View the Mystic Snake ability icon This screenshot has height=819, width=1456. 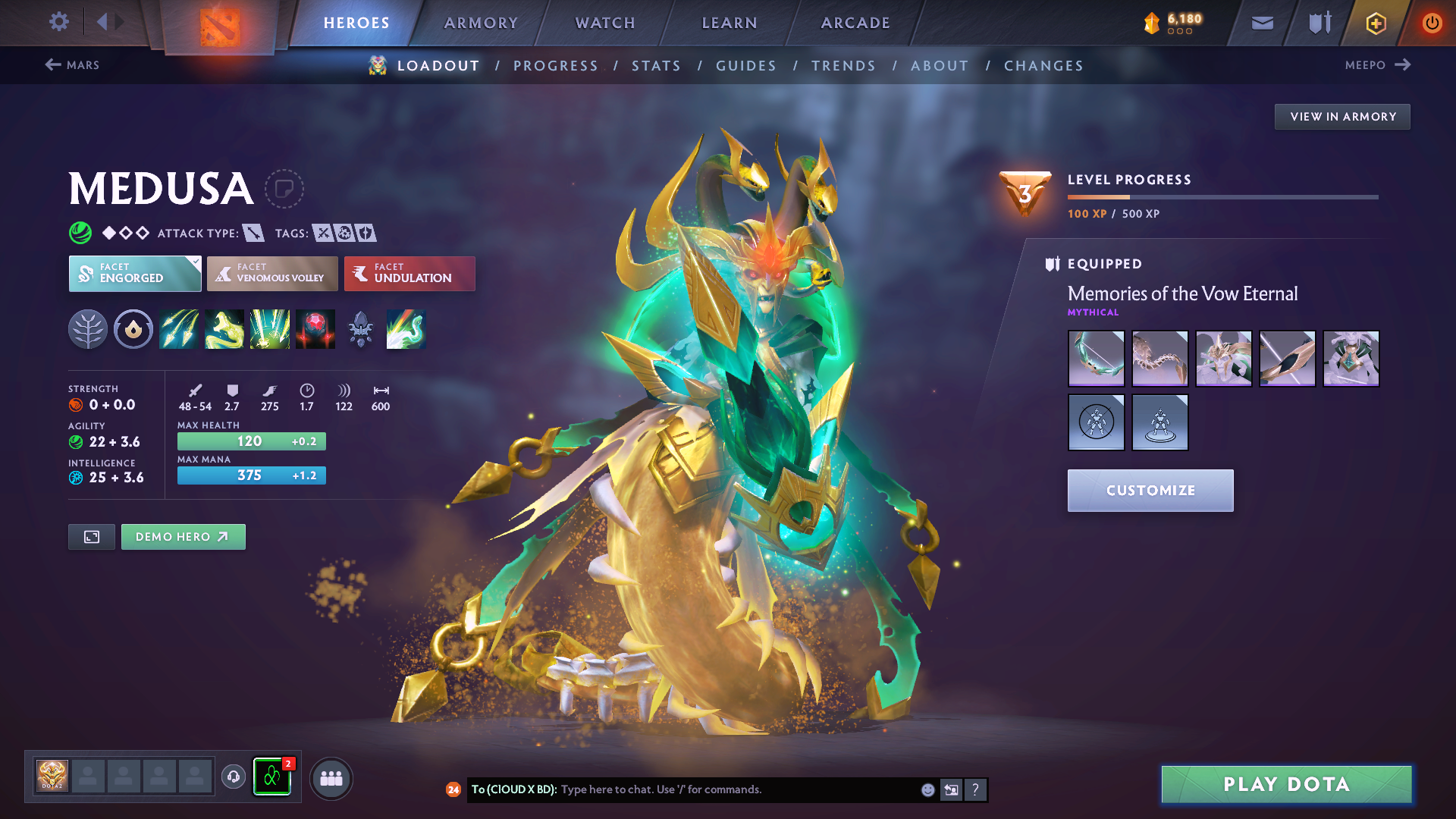224,329
